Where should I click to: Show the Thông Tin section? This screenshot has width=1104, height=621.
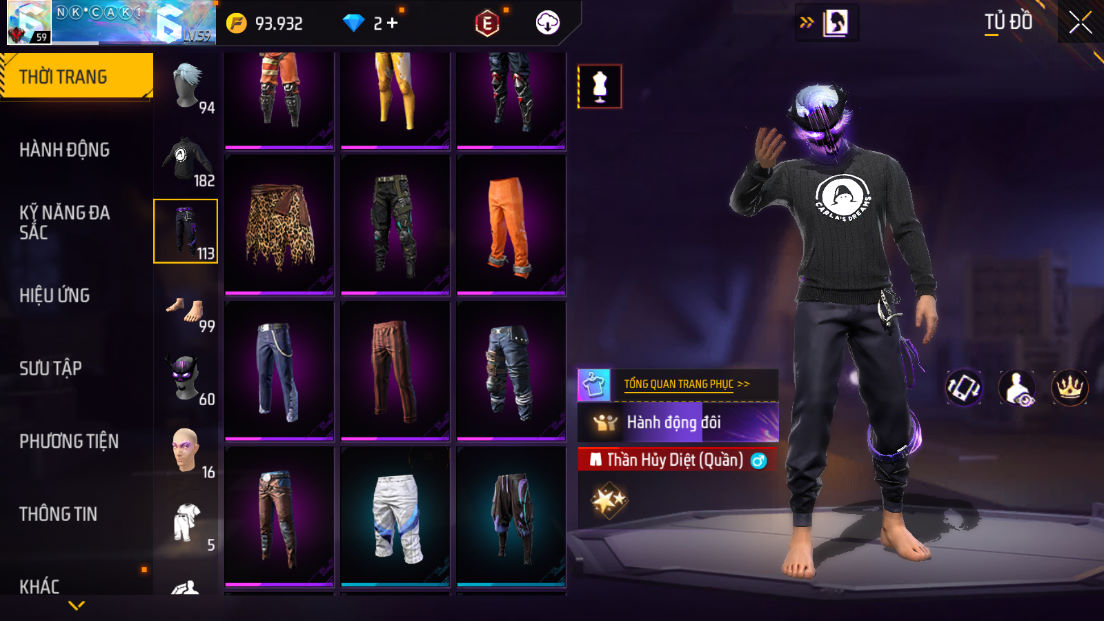58,514
